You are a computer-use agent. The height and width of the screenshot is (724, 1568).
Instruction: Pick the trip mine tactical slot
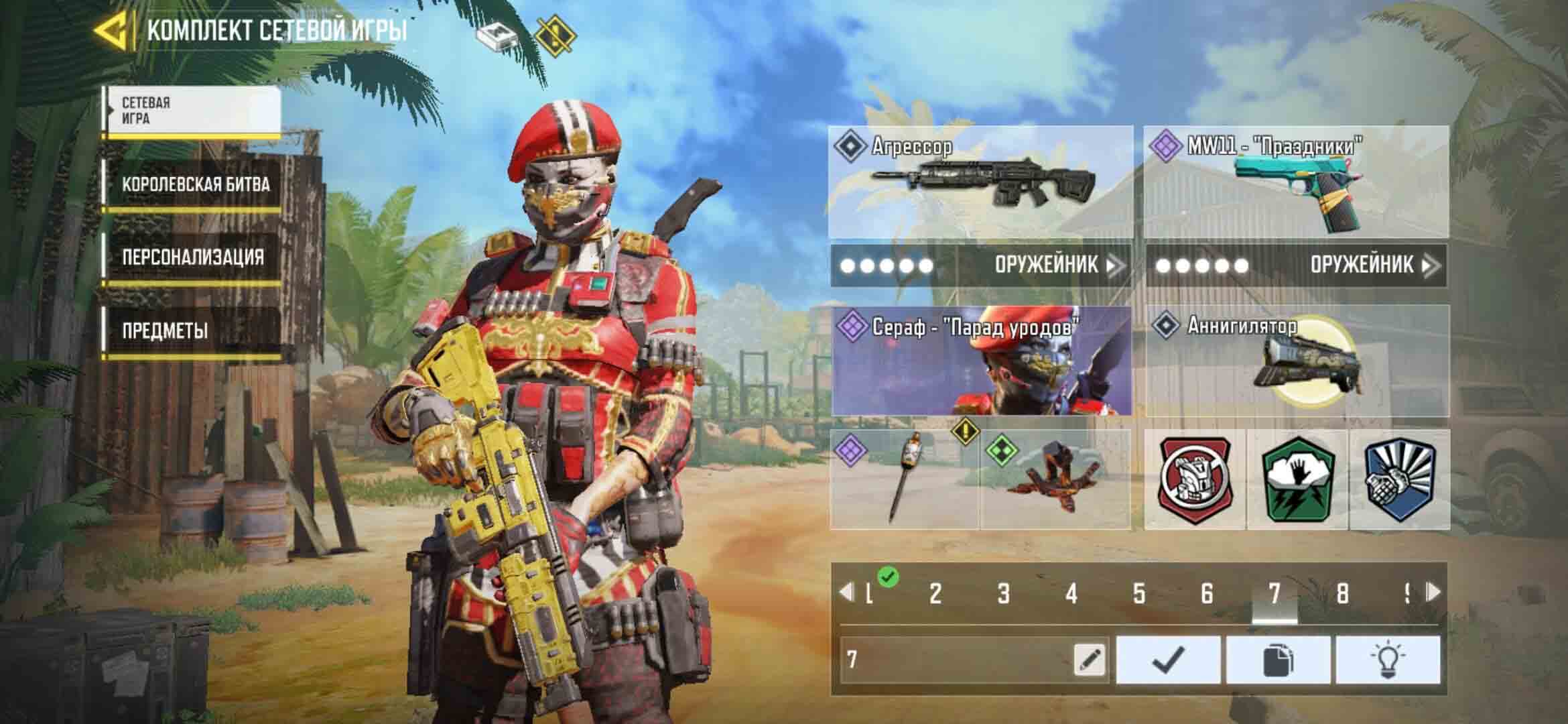1056,480
